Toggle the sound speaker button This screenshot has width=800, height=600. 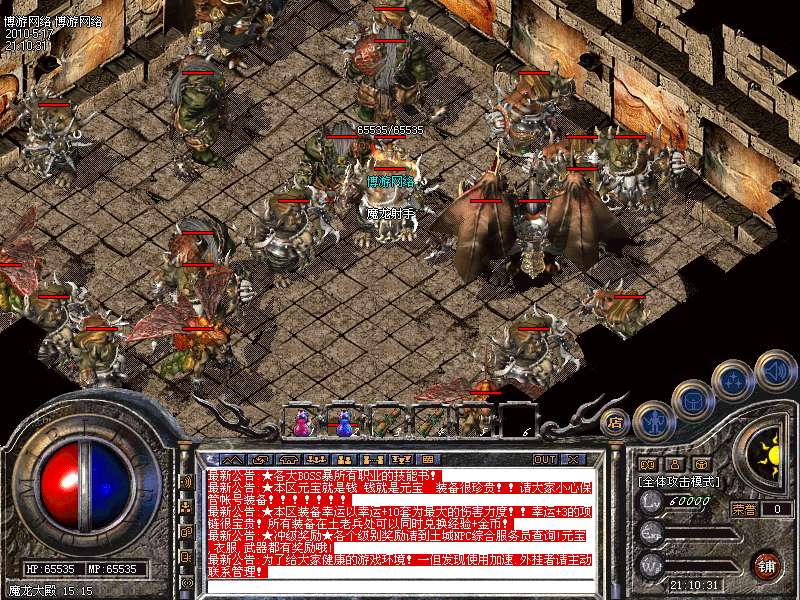click(x=774, y=369)
